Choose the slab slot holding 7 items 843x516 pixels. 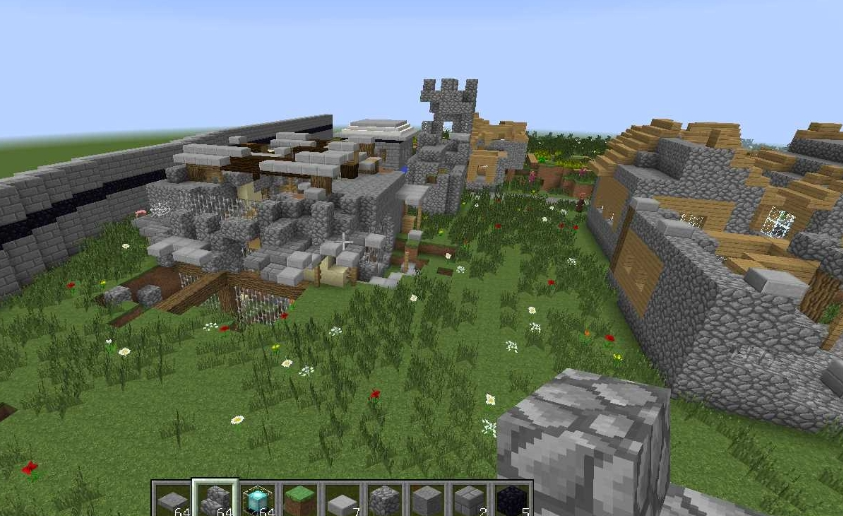coord(341,499)
